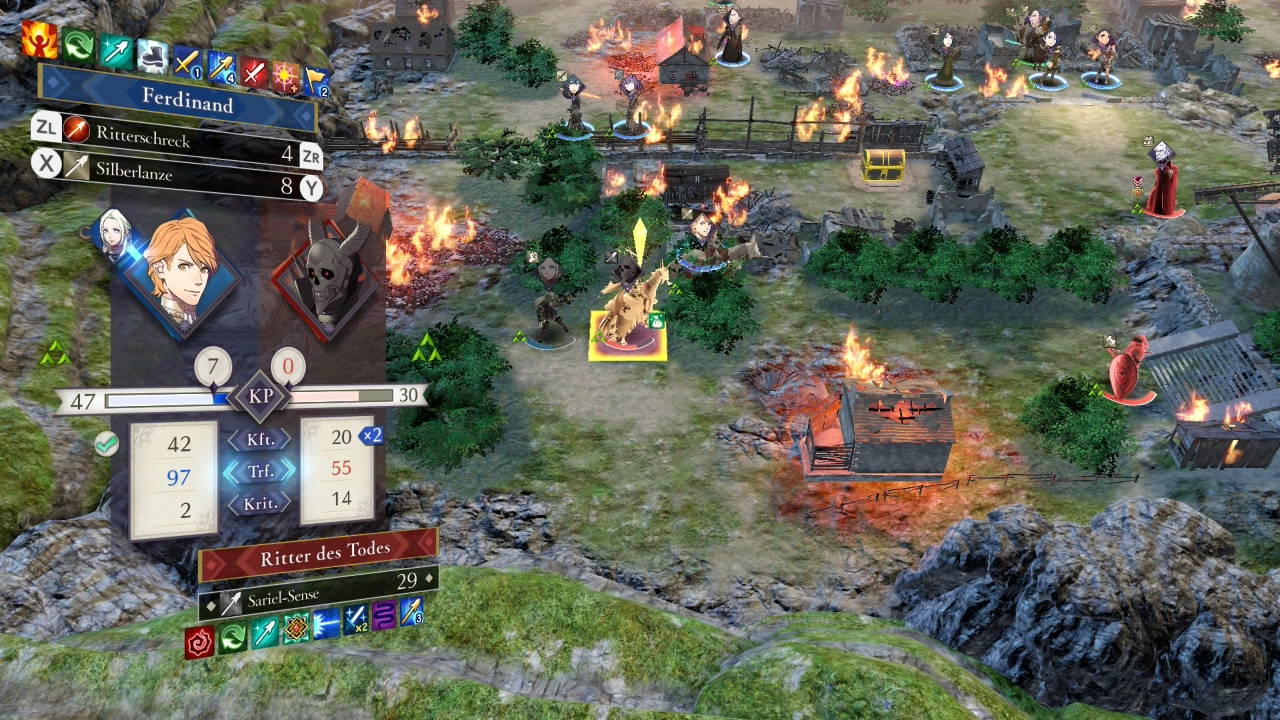Select the Ritterschreck combat art row

(x=178, y=137)
